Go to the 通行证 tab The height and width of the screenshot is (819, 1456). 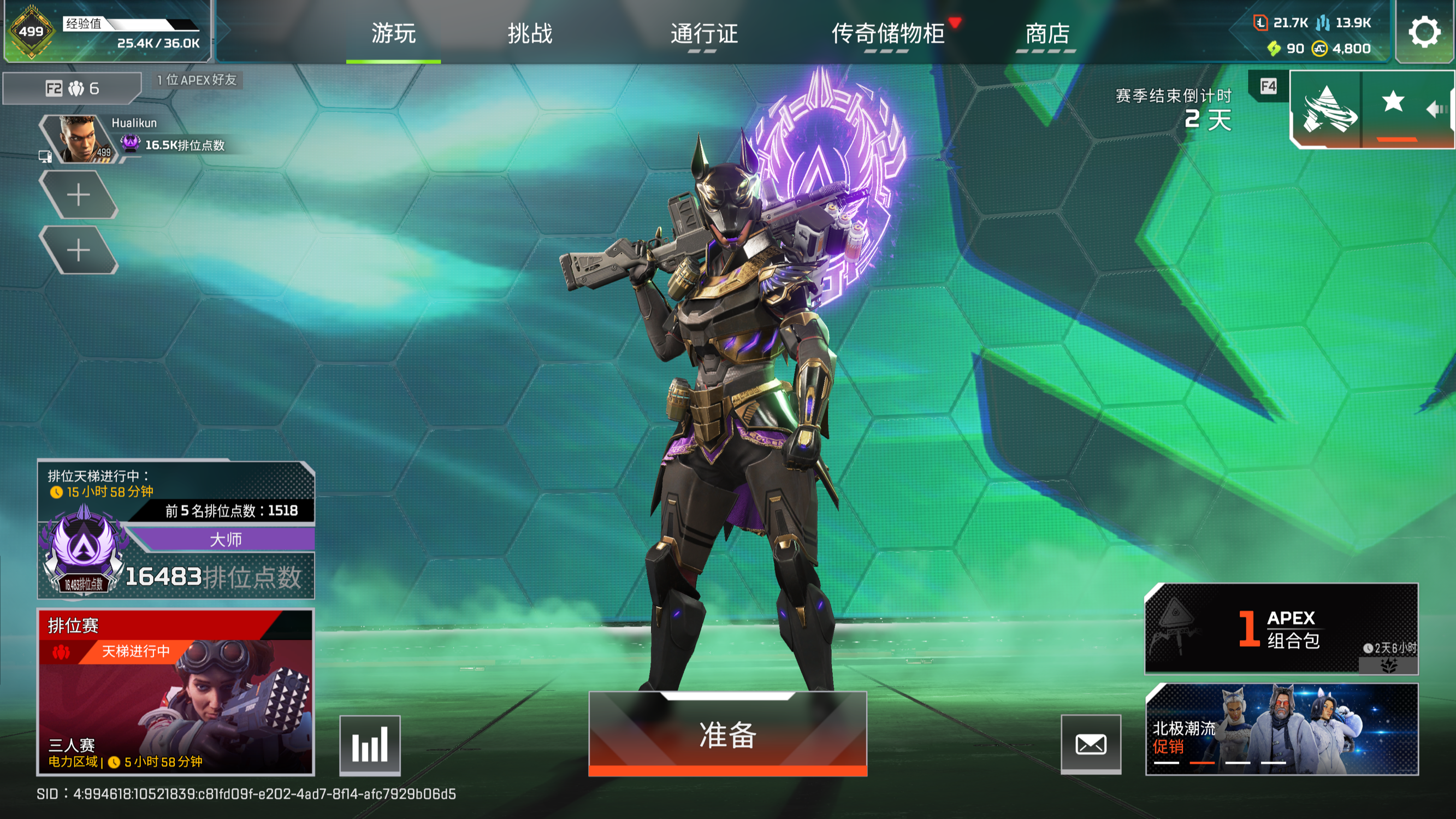[703, 33]
